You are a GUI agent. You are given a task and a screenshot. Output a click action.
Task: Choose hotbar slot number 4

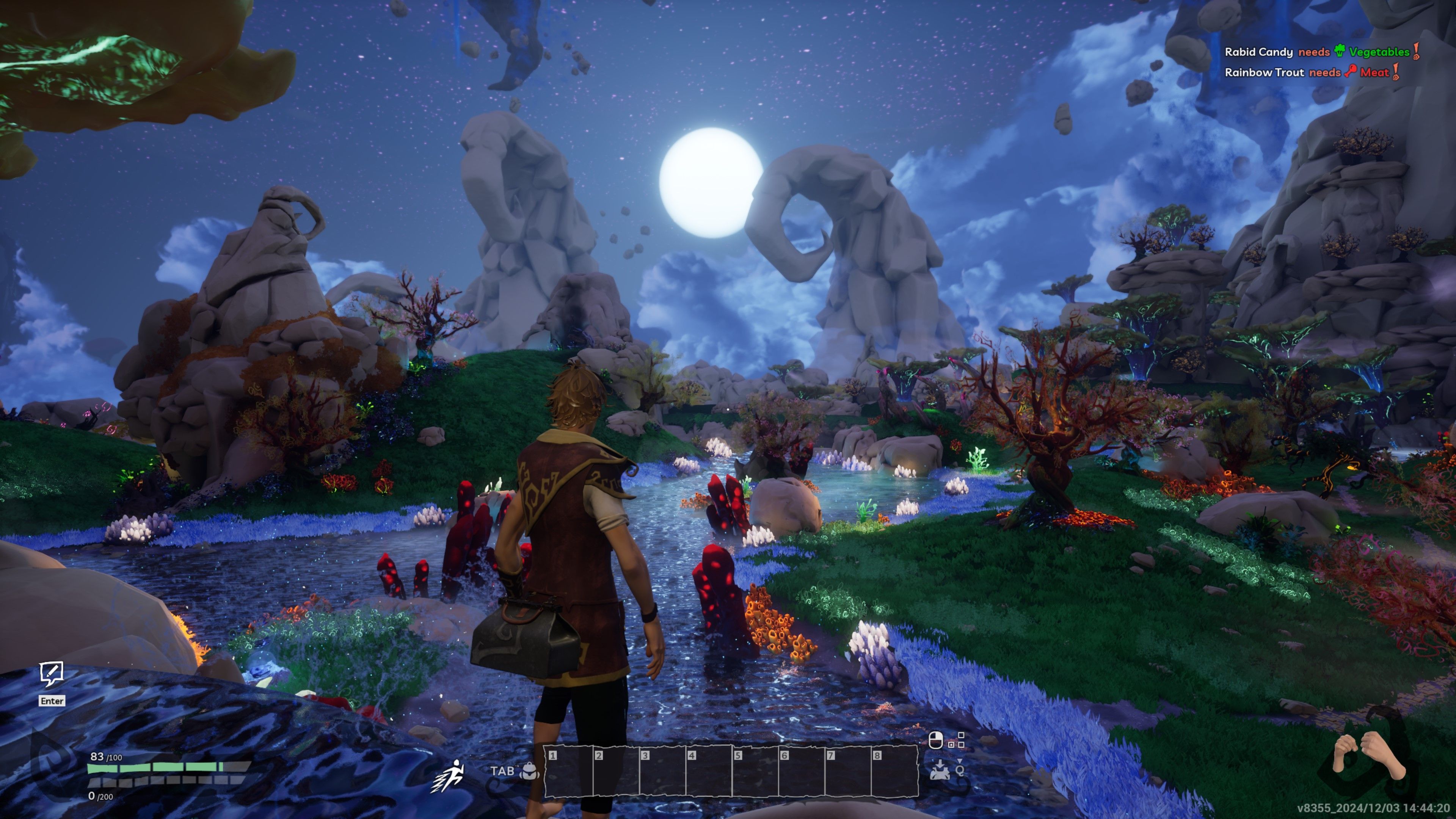(x=708, y=772)
